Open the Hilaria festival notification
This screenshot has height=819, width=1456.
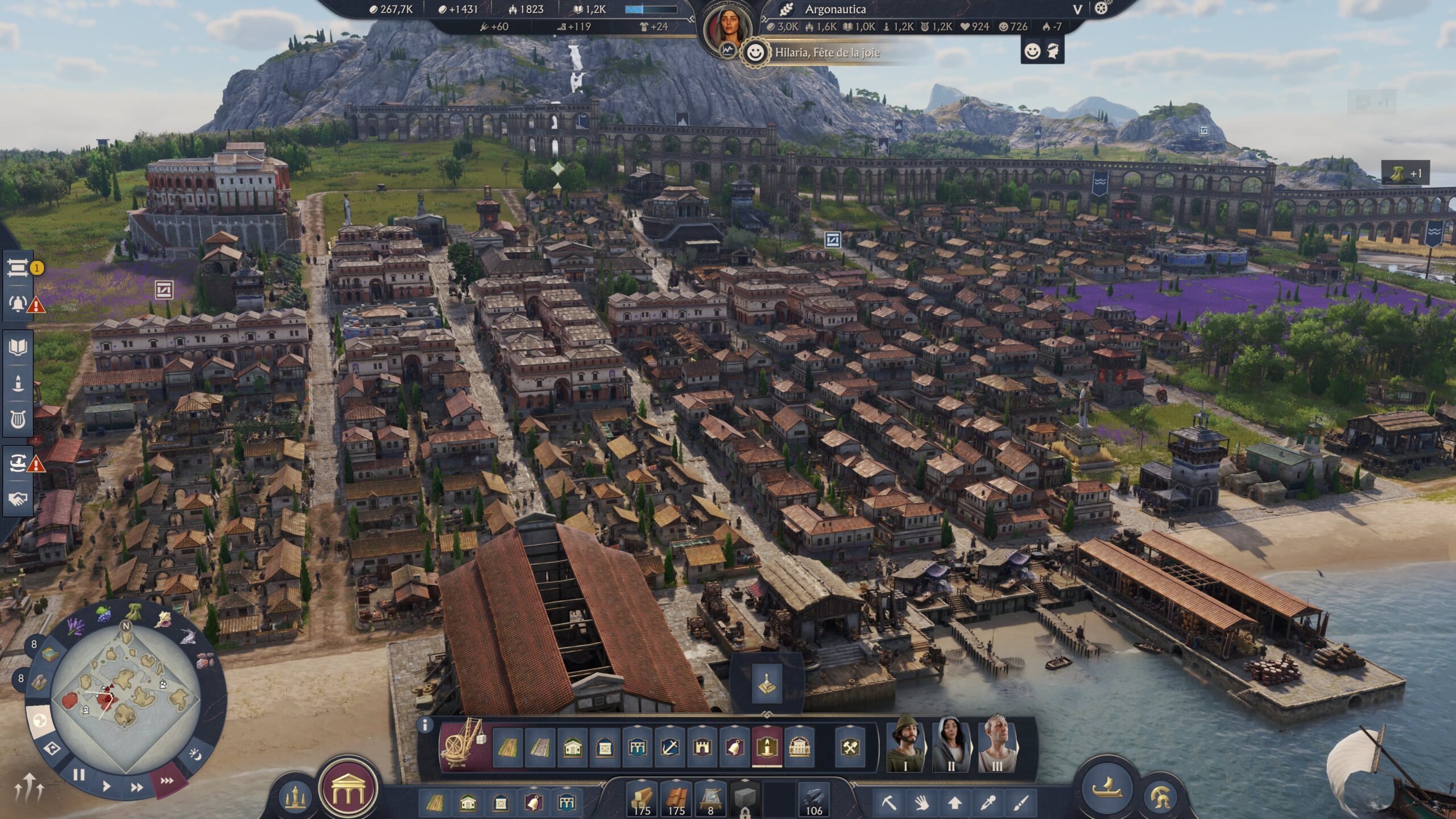pyautogui.click(x=826, y=53)
